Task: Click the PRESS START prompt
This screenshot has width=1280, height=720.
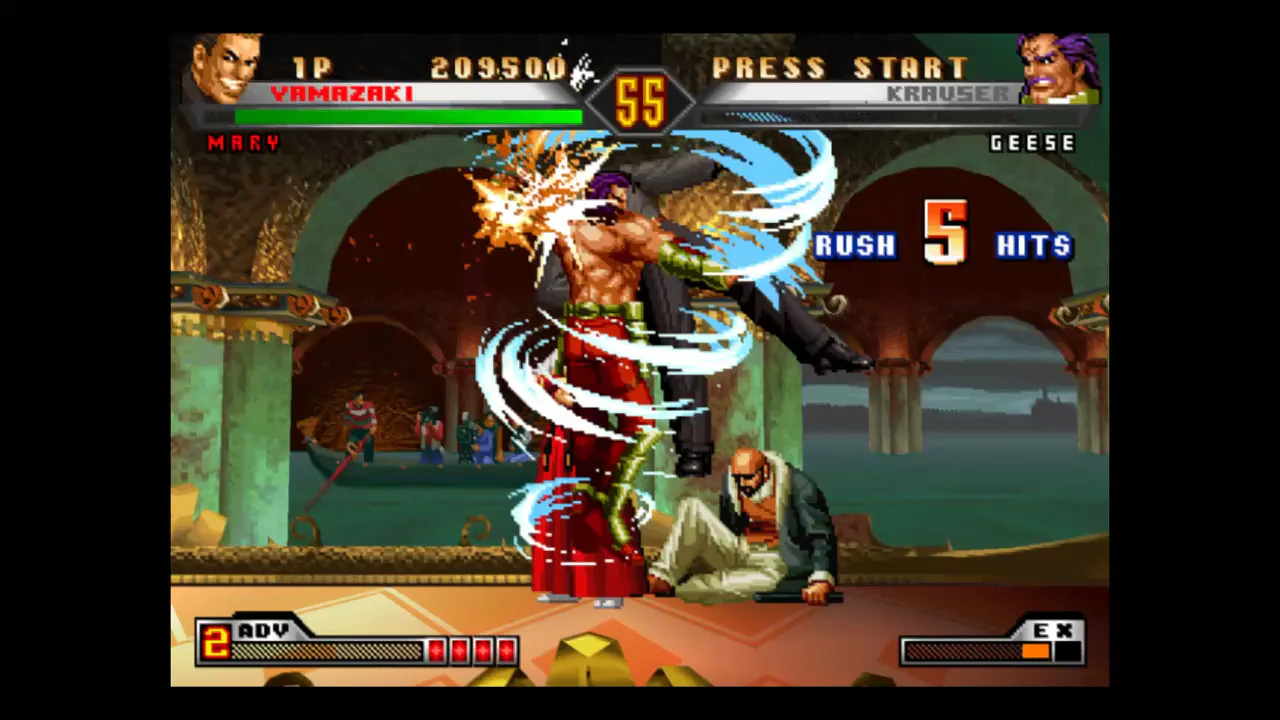Action: pos(841,68)
